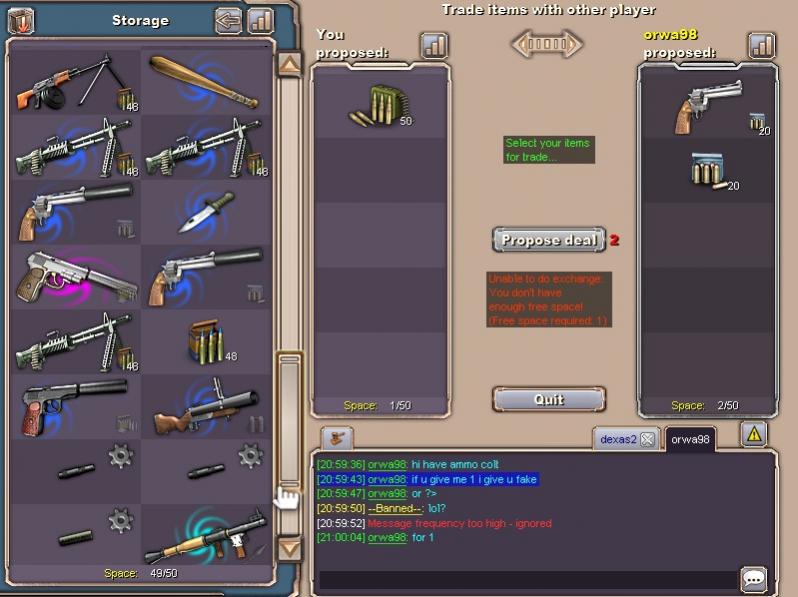Open the yellow warning triangle button
This screenshot has width=798, height=597.
pyautogui.click(x=754, y=433)
